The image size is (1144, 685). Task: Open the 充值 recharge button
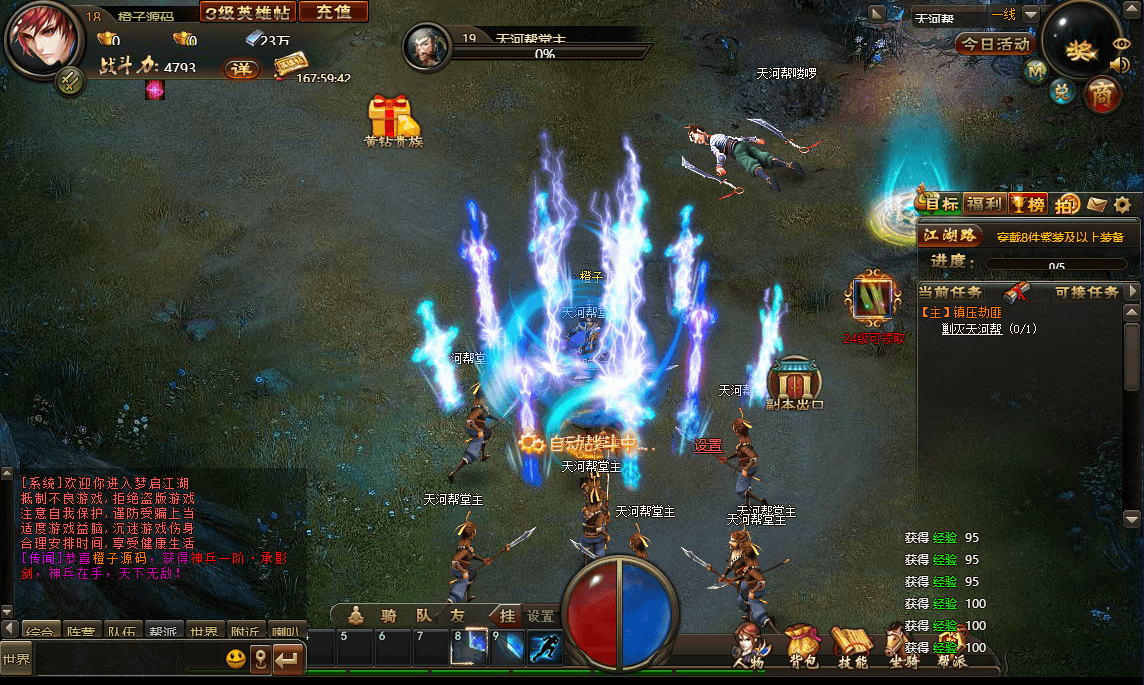tap(333, 12)
